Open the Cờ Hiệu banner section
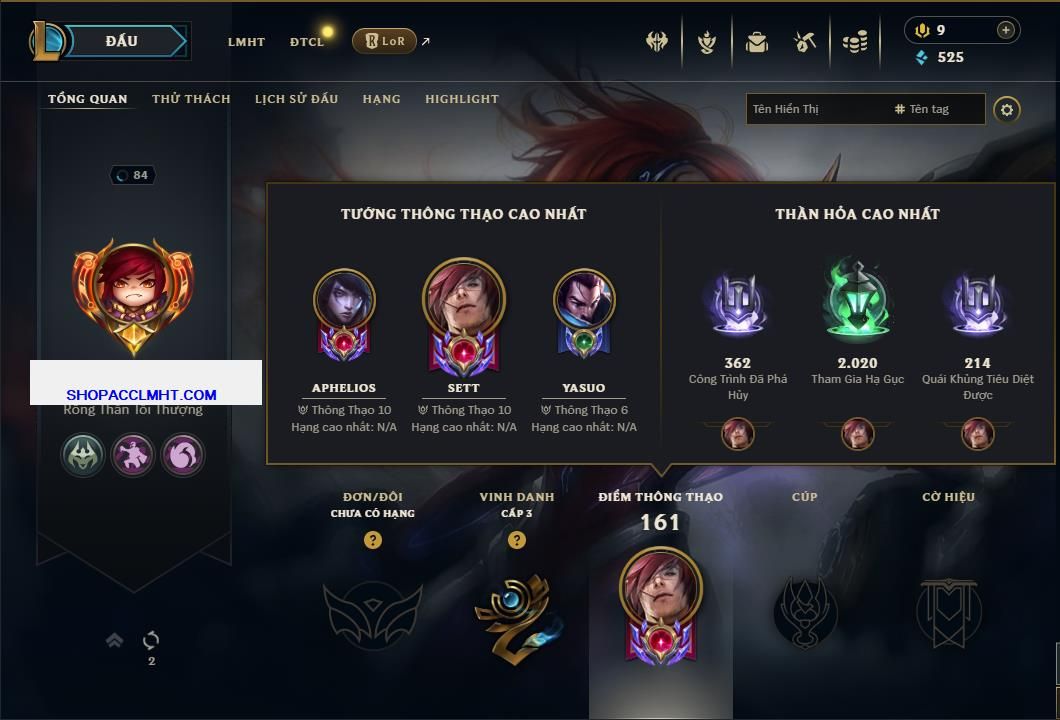 pos(948,610)
